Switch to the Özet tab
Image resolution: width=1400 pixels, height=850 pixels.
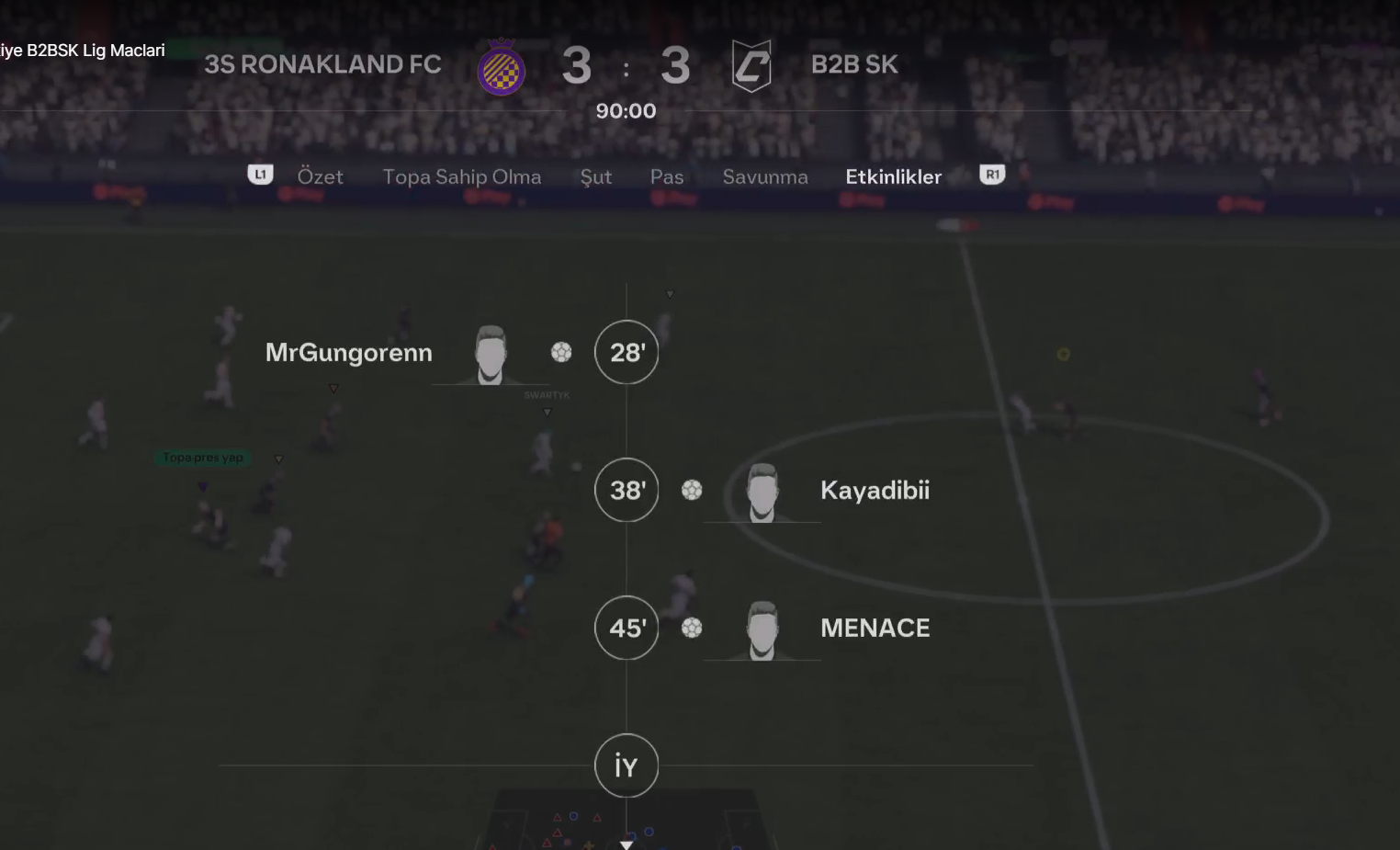click(x=320, y=176)
